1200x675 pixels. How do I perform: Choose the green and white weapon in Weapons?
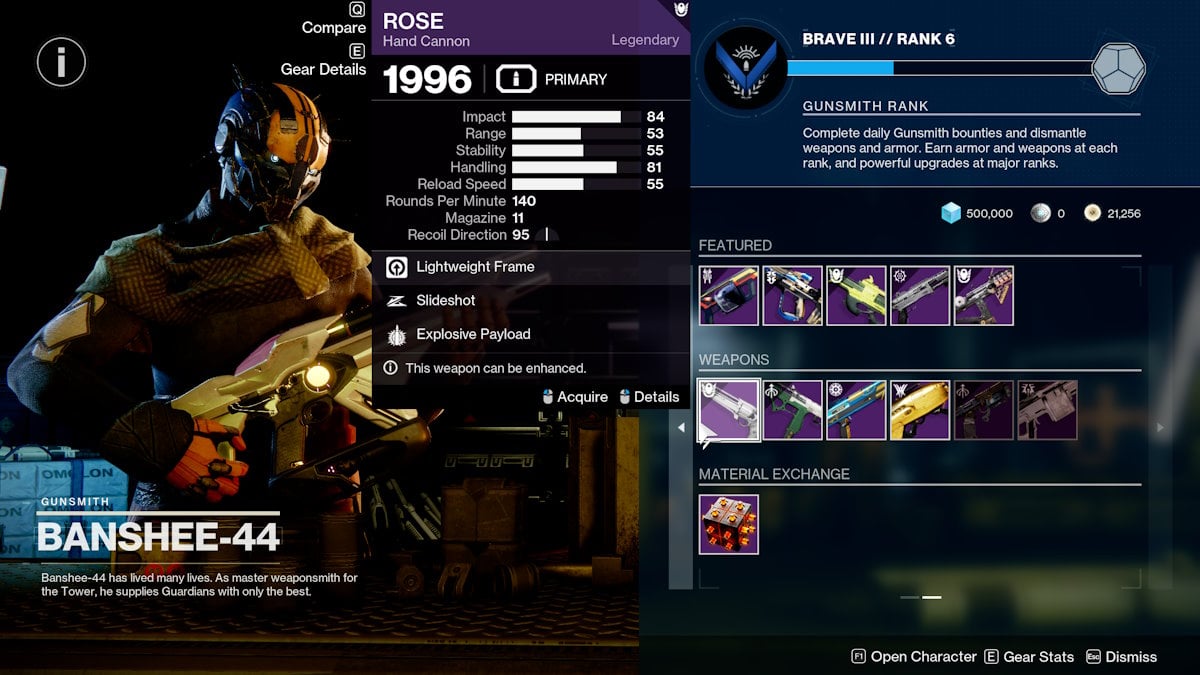(x=793, y=410)
